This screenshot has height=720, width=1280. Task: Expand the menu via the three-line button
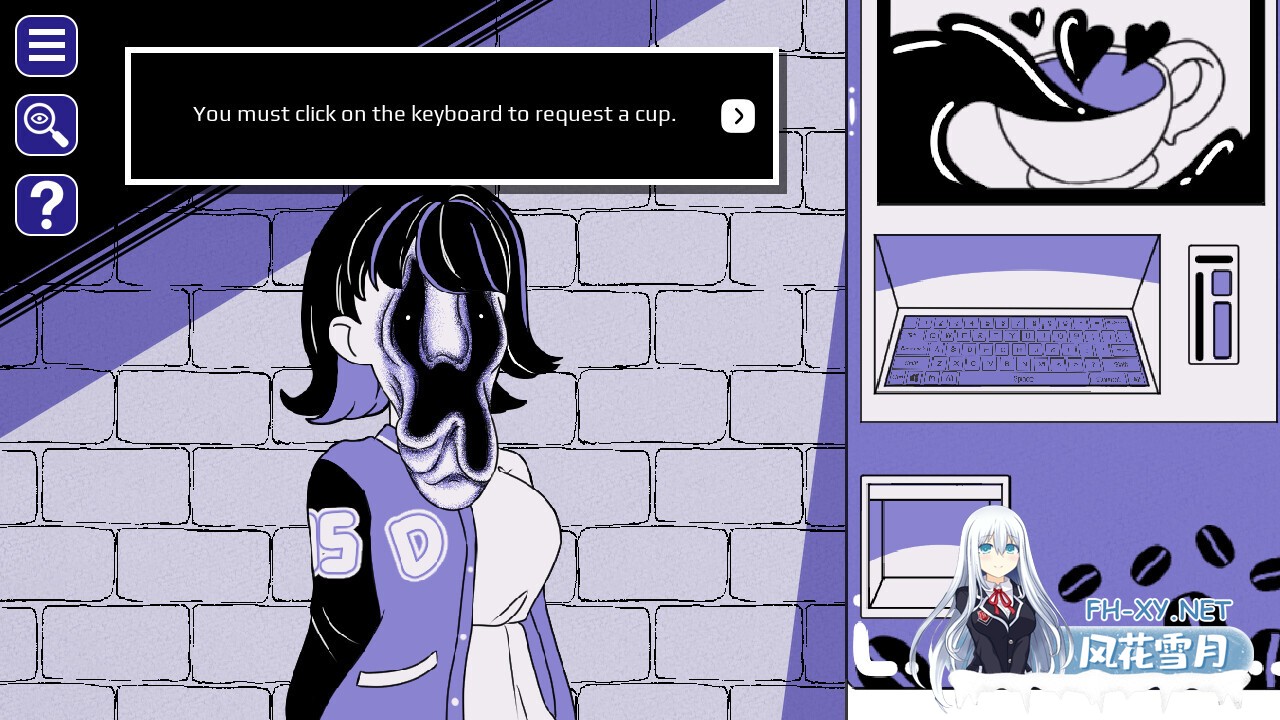click(45, 46)
